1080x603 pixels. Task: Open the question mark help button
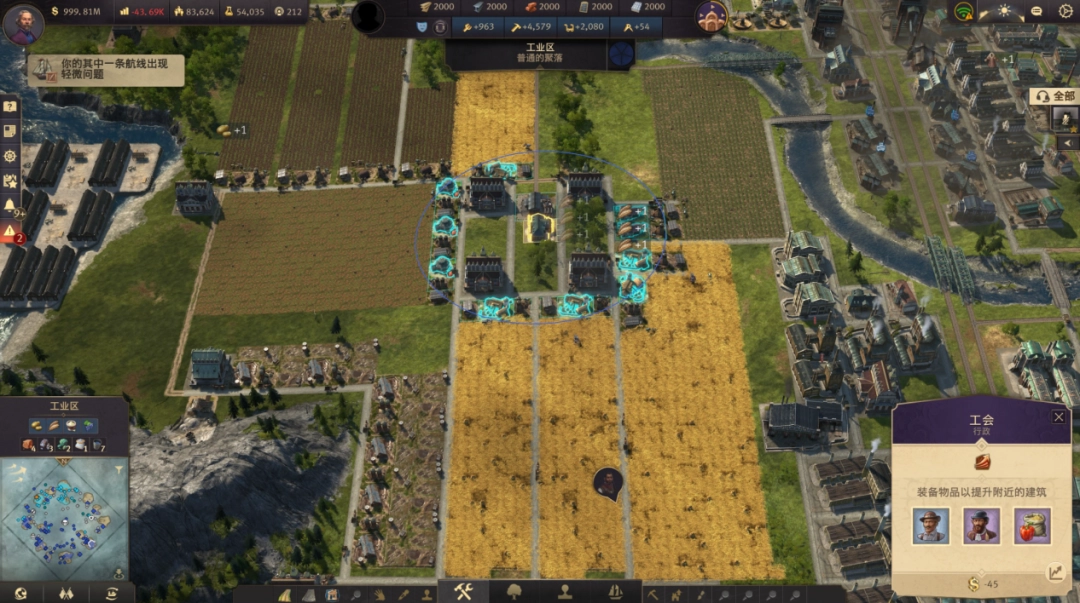10,107
